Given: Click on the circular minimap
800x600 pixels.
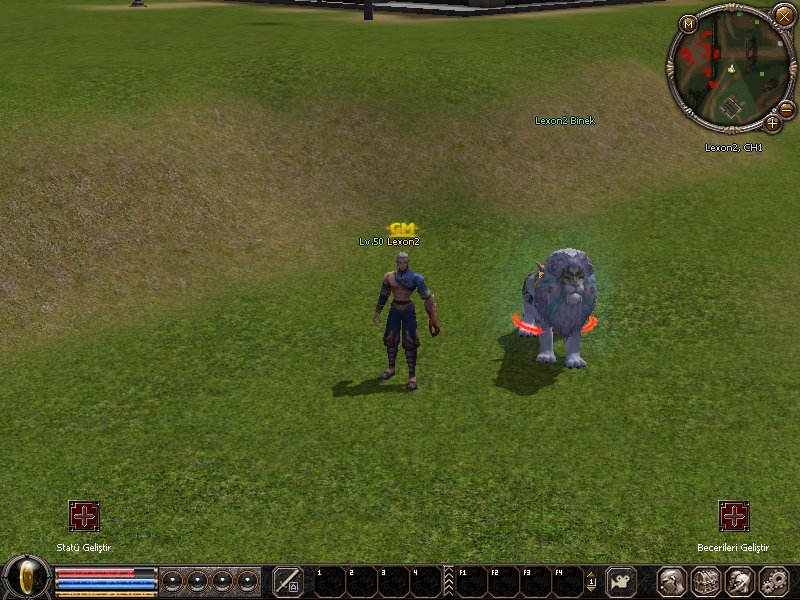Looking at the screenshot, I should (x=729, y=68).
